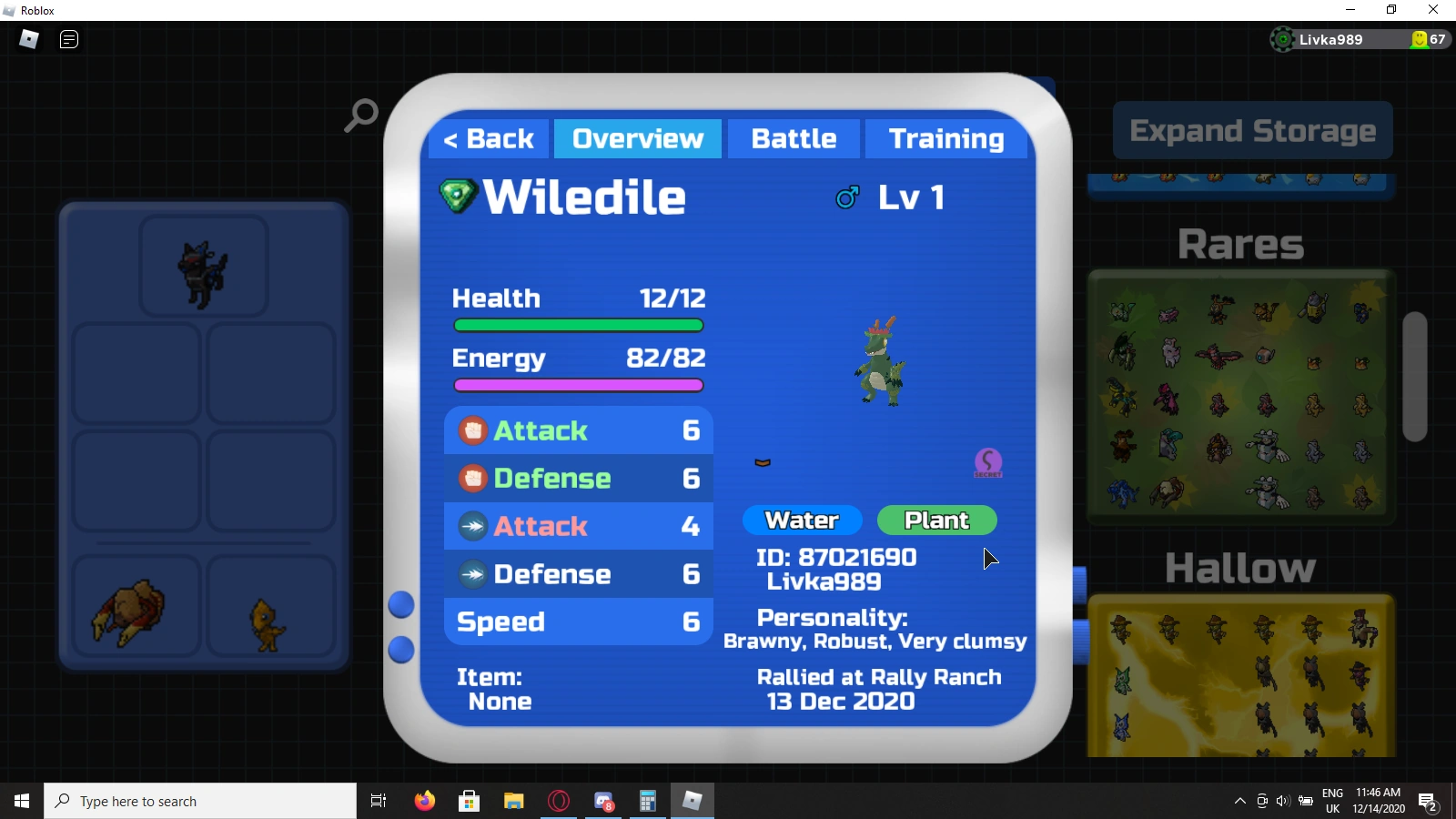Open the Roblox menu icon
The image size is (1456, 819).
pyautogui.click(x=27, y=39)
